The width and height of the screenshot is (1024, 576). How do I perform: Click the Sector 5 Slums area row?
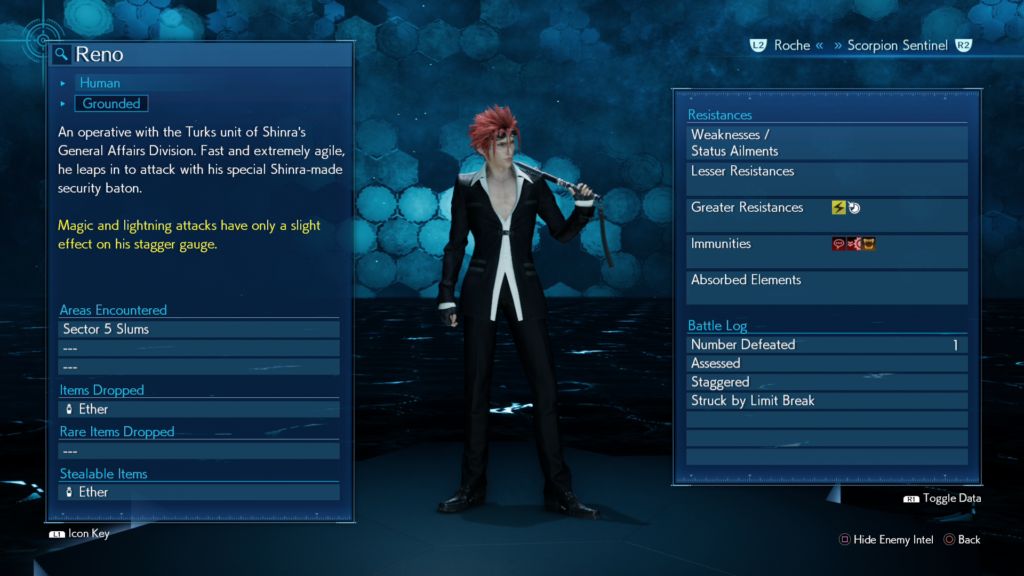[x=198, y=329]
